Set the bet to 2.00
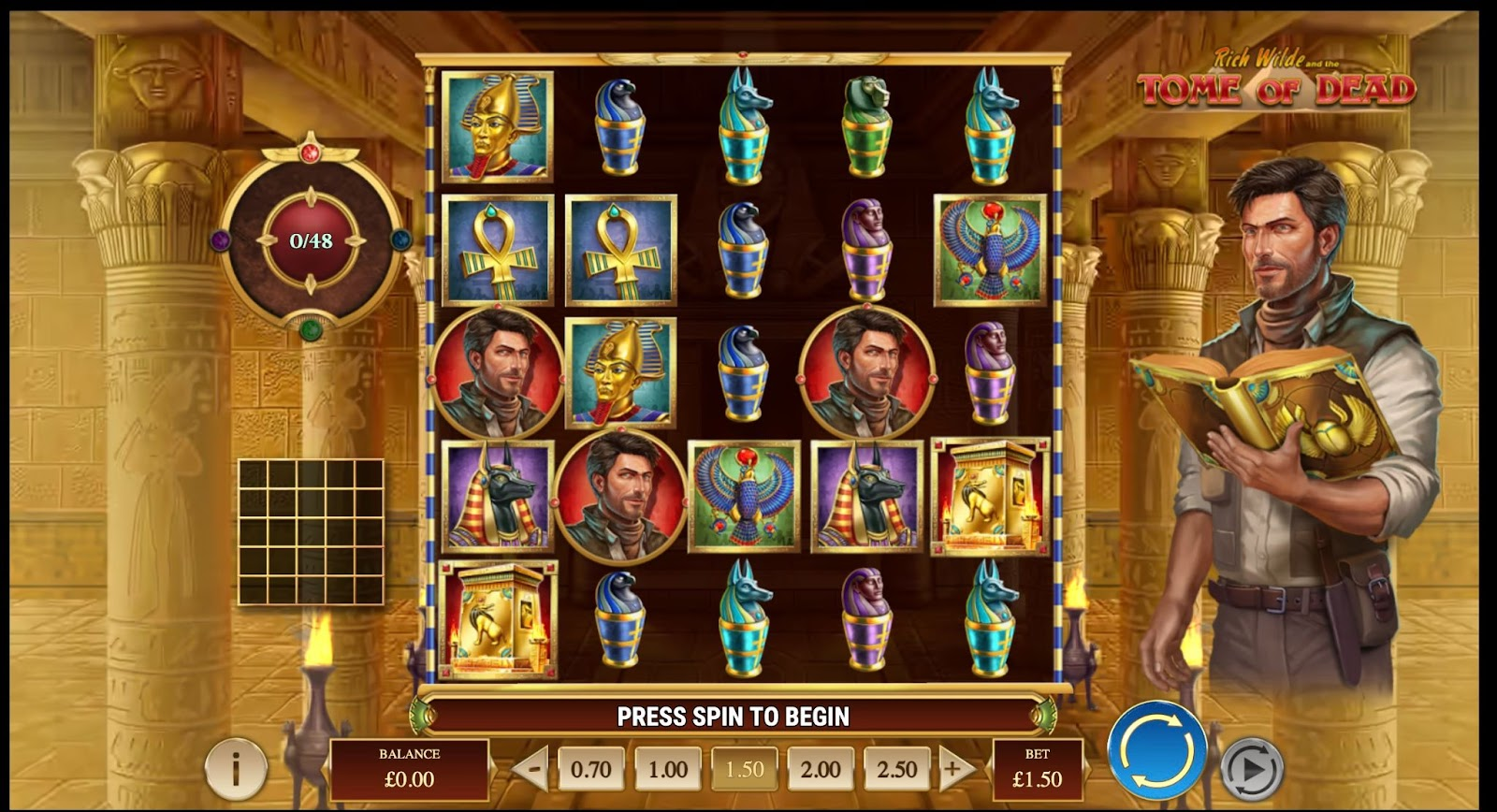The image size is (1497, 812). (x=821, y=770)
